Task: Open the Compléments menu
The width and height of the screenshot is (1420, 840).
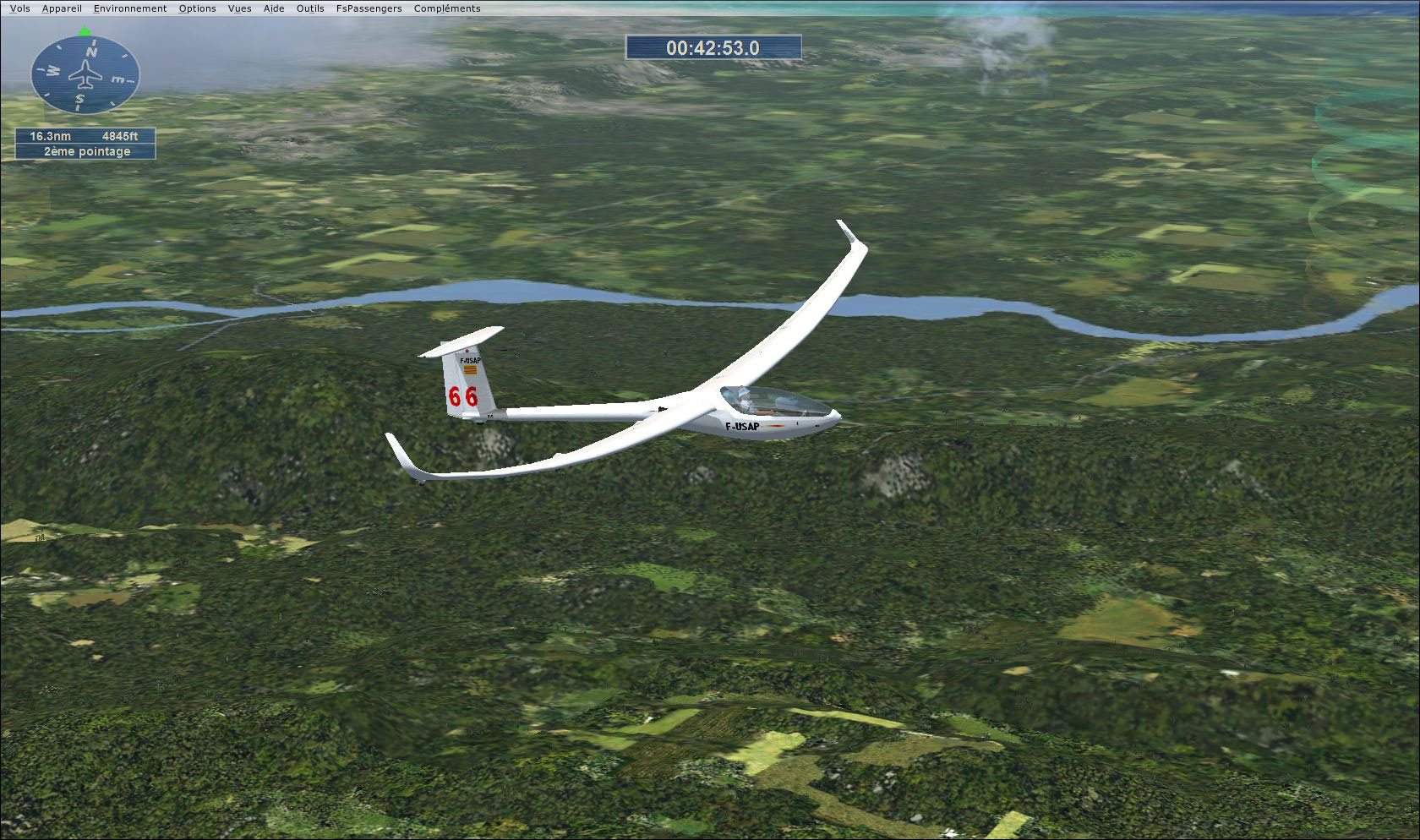Action: [x=445, y=8]
